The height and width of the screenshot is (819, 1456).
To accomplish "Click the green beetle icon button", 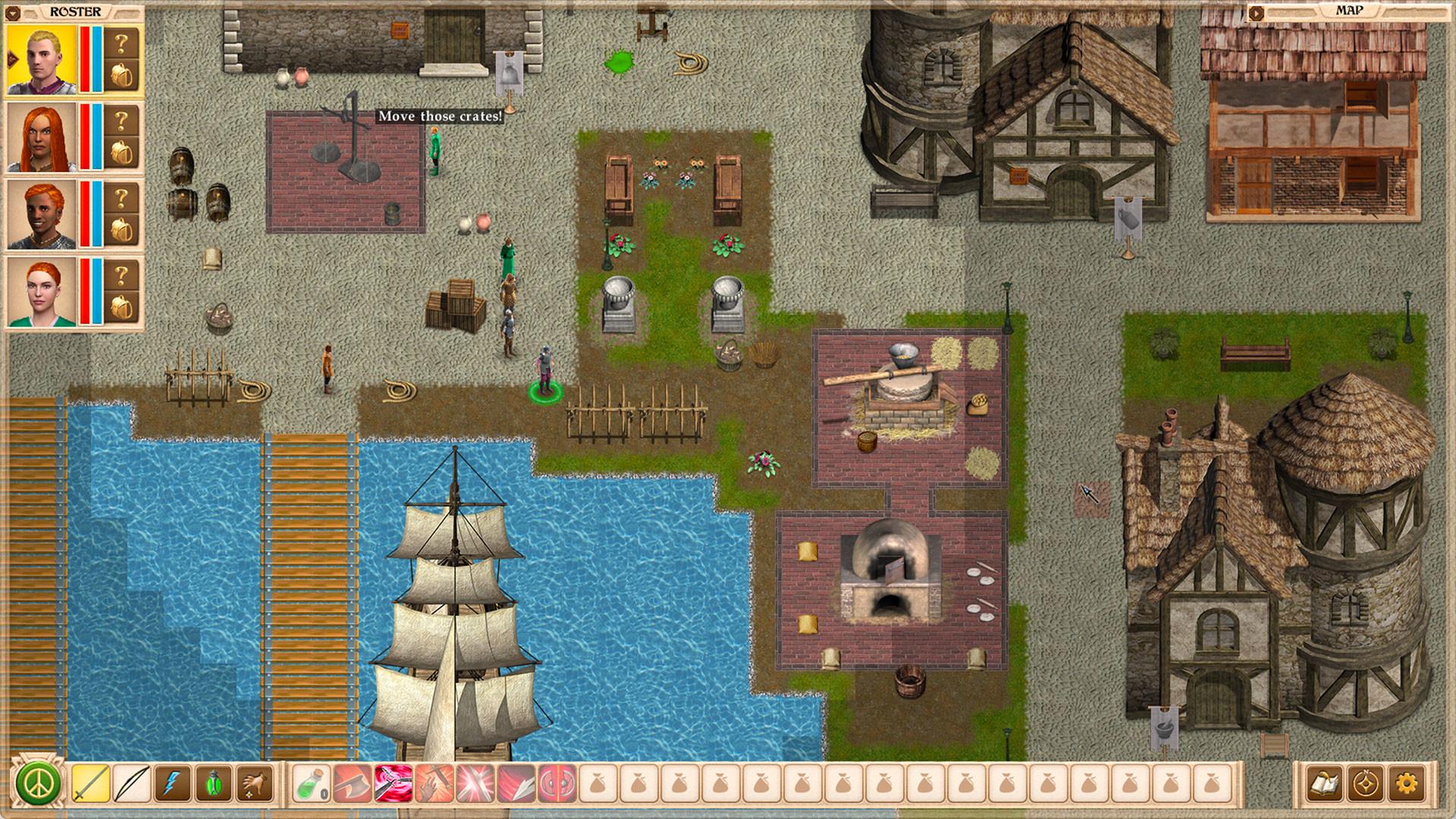I will tap(213, 783).
